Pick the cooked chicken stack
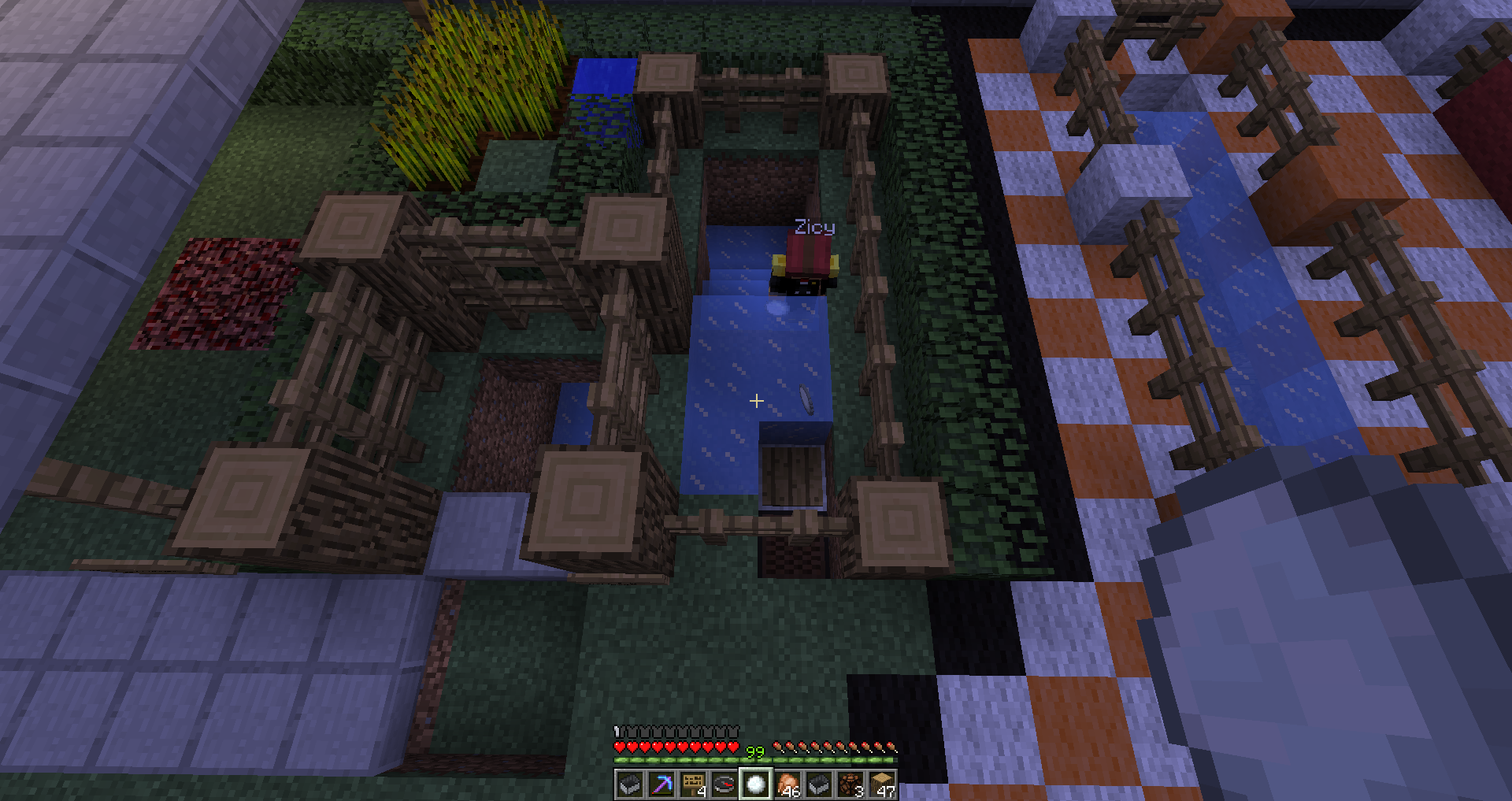Viewport: 1512px width, 801px height. click(x=787, y=784)
